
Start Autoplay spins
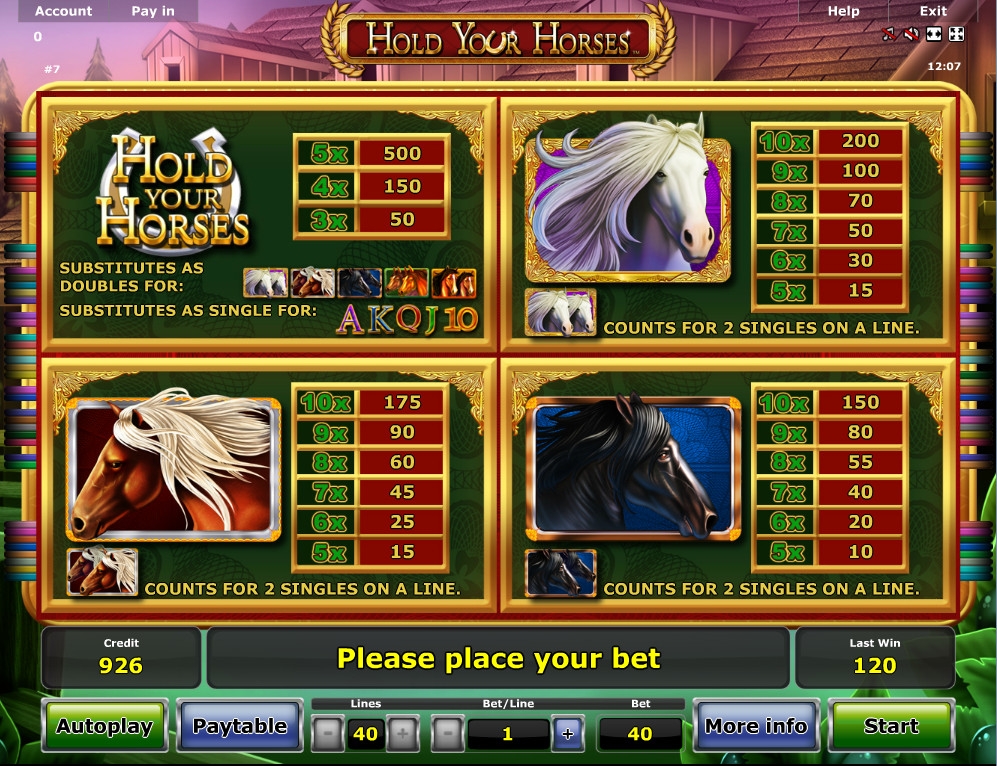tap(104, 727)
